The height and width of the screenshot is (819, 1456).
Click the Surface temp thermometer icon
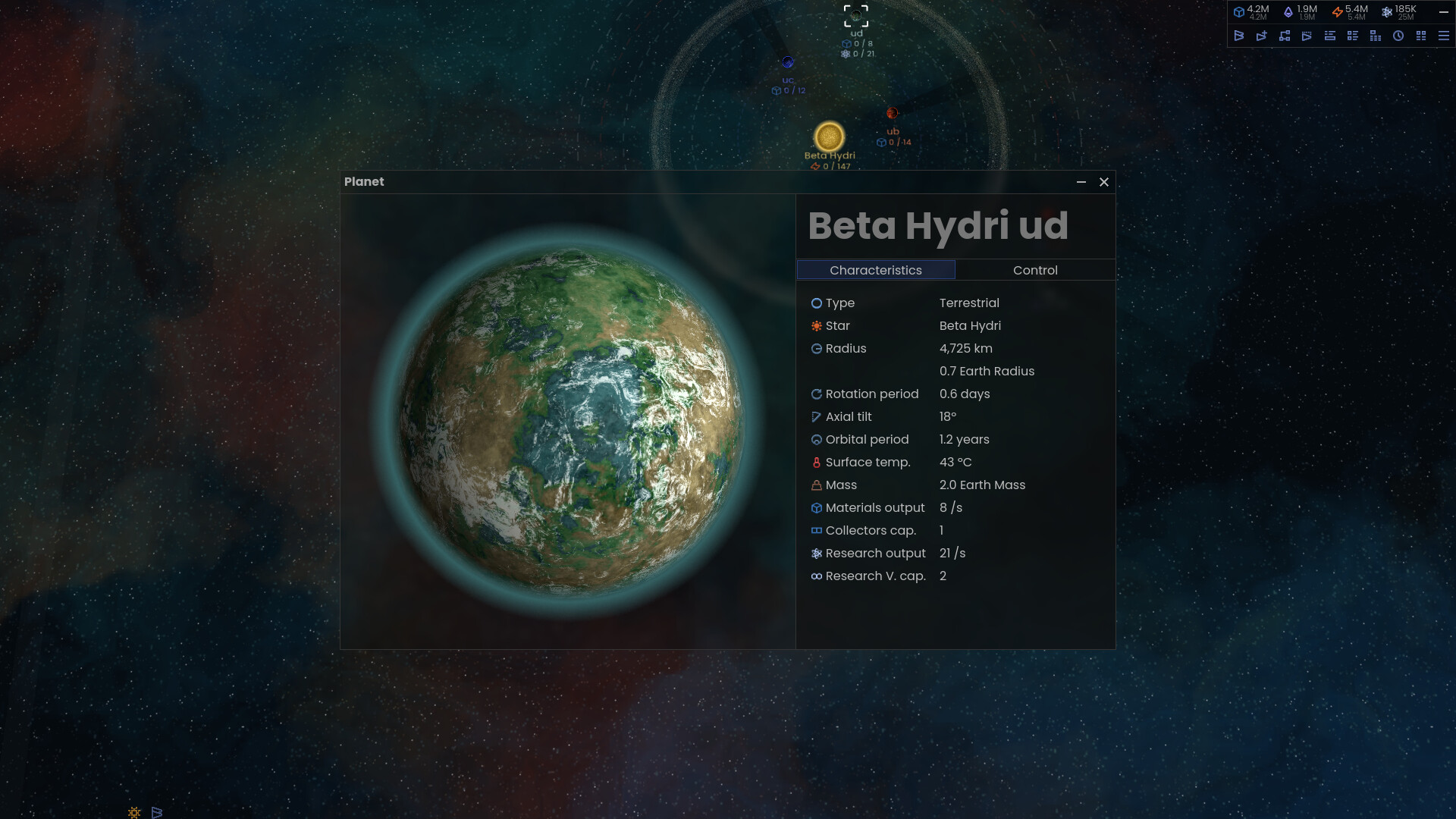click(x=816, y=462)
